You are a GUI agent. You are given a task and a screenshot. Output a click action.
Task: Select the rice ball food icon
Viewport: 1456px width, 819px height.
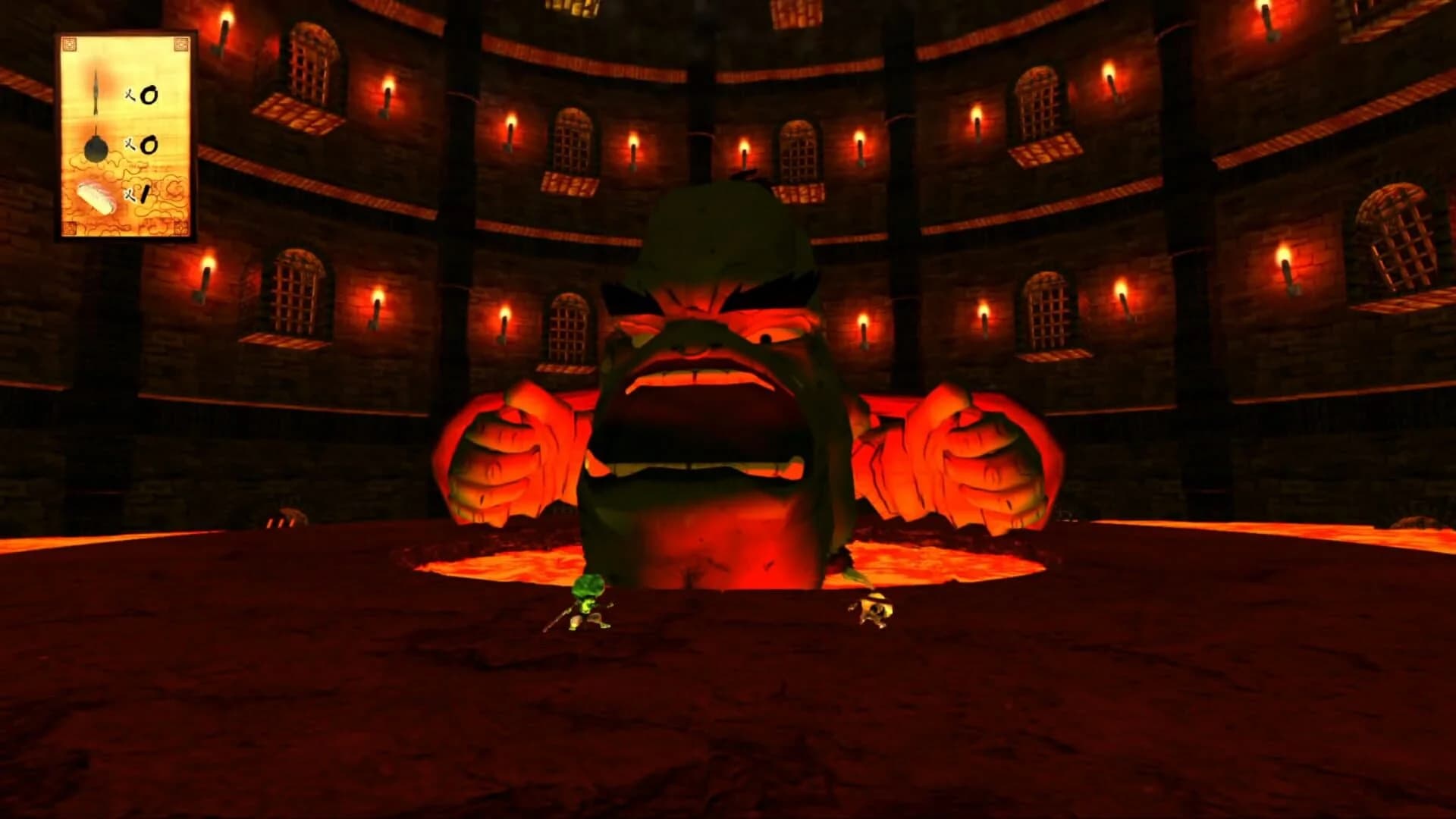[95, 197]
